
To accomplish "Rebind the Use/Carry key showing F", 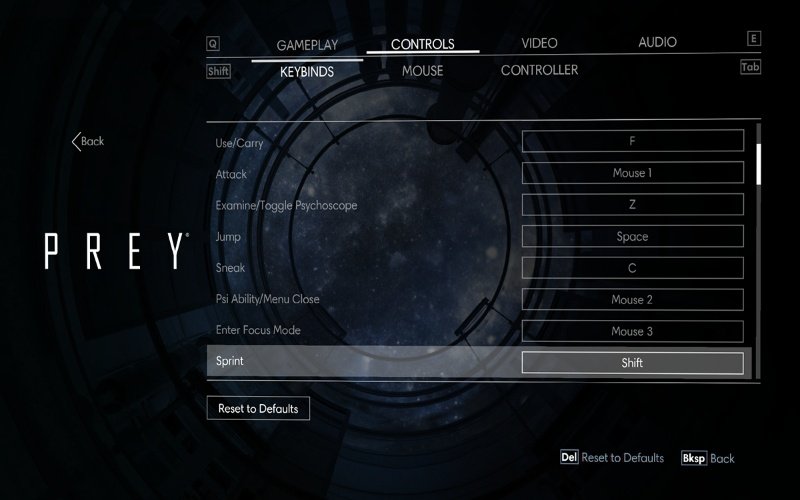I will pos(632,141).
